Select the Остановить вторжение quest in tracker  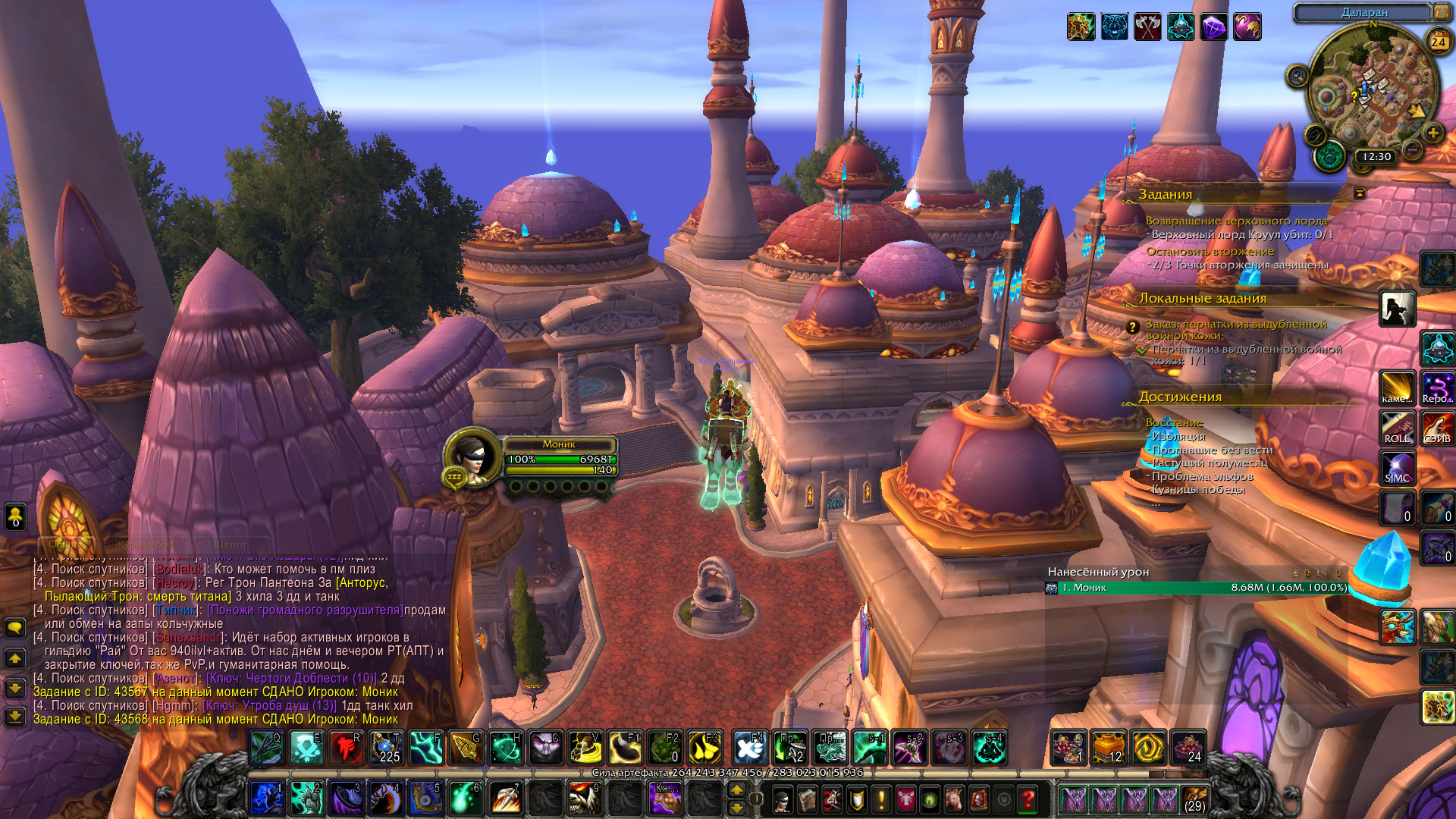point(1210,251)
